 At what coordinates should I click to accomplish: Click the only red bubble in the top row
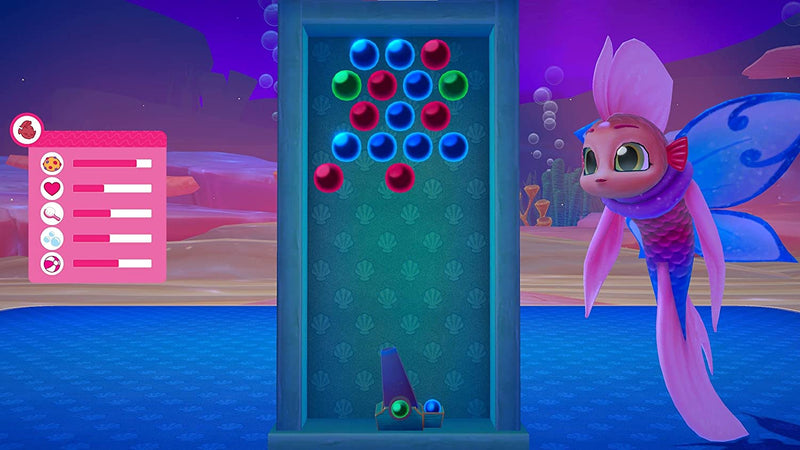435,53
